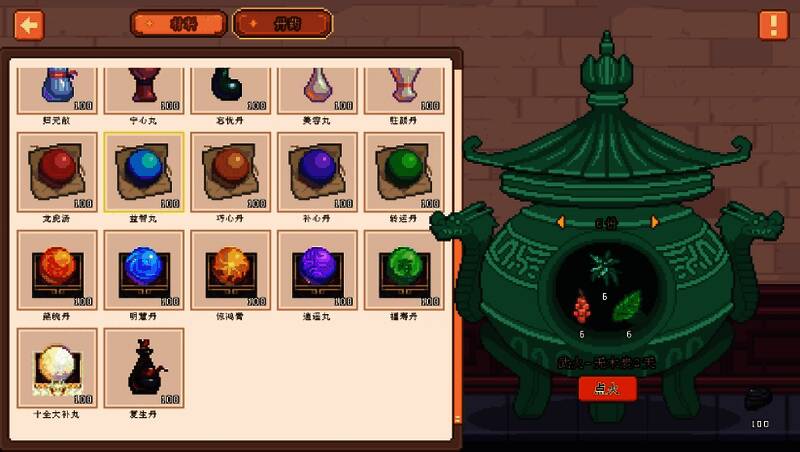Viewport: 800px width, 452px height.
Task: Select the purple orb in black box
Action: click(x=317, y=269)
